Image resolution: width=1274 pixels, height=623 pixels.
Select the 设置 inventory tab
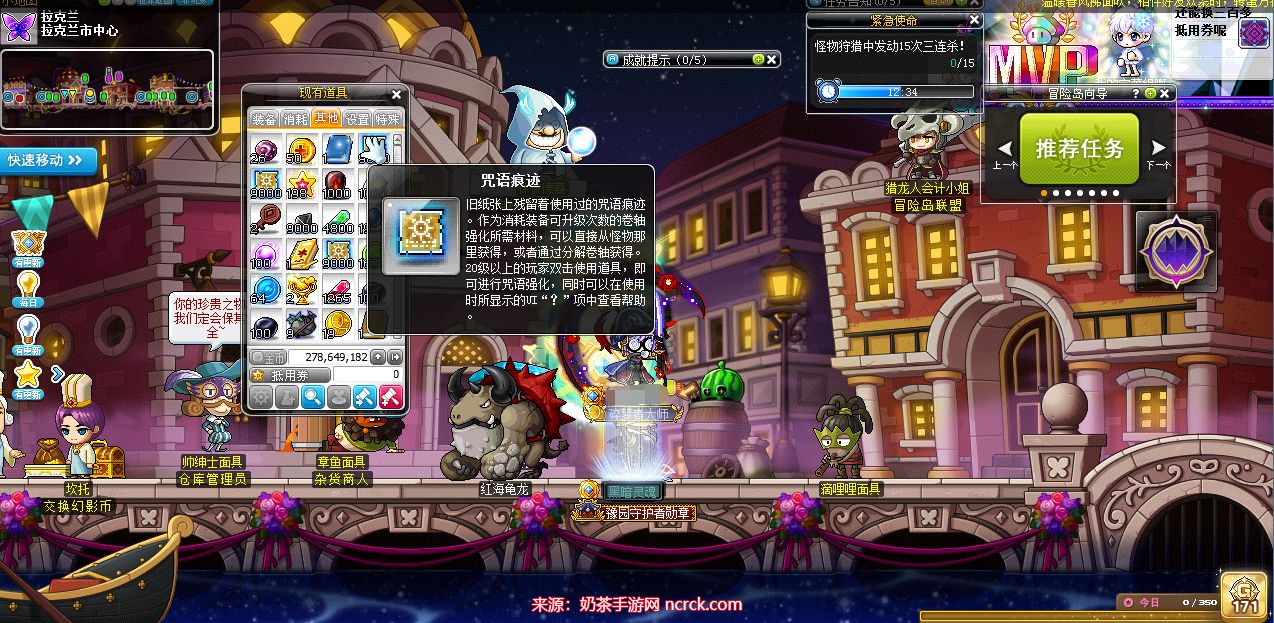tap(357, 118)
